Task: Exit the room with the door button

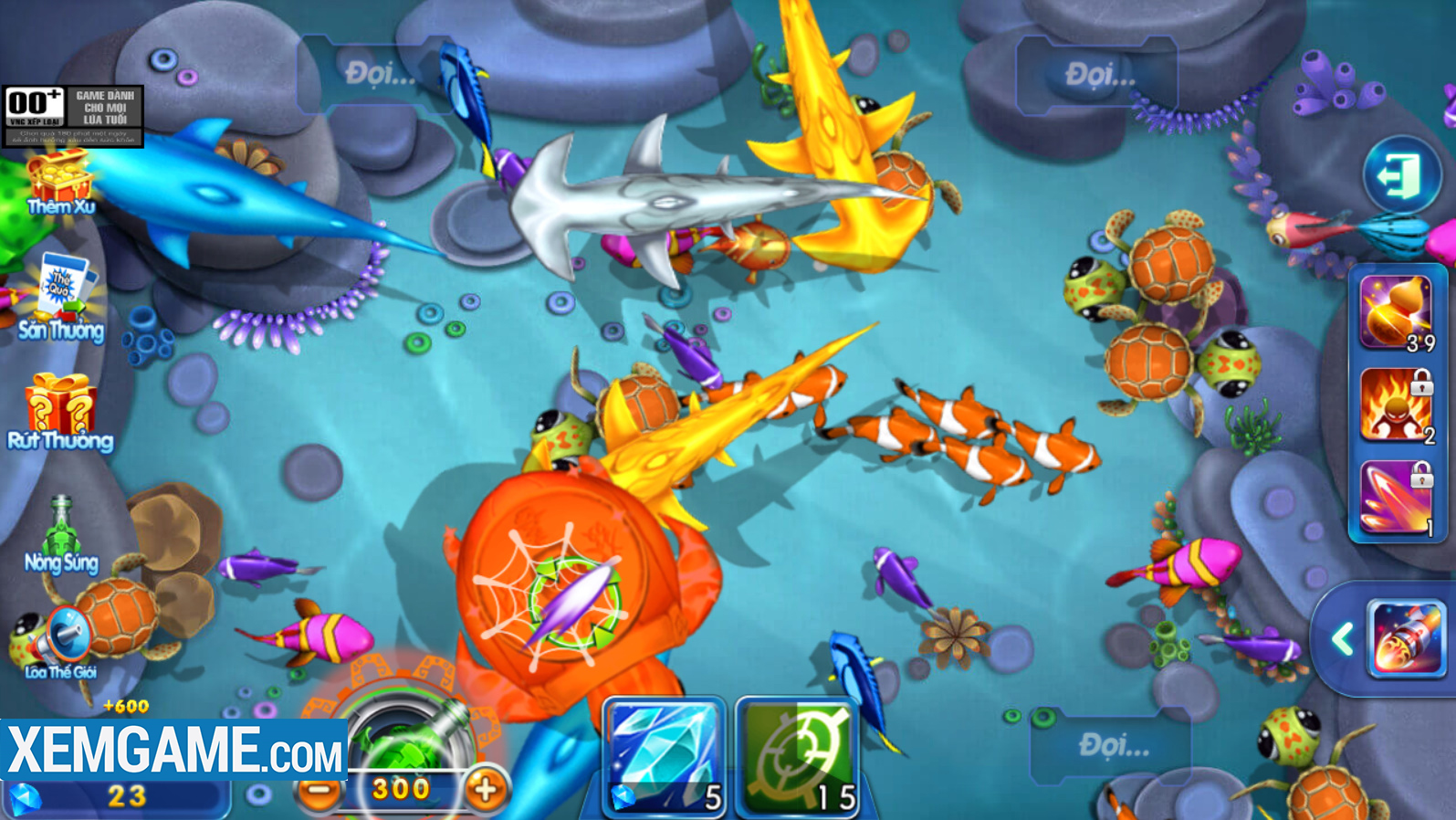Action: [1401, 175]
